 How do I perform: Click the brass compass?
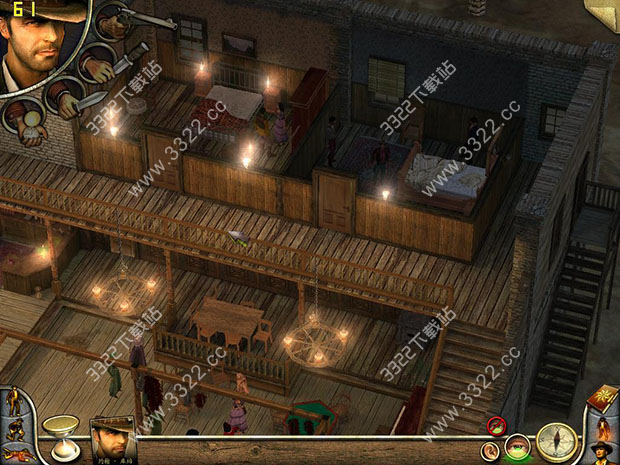555,441
